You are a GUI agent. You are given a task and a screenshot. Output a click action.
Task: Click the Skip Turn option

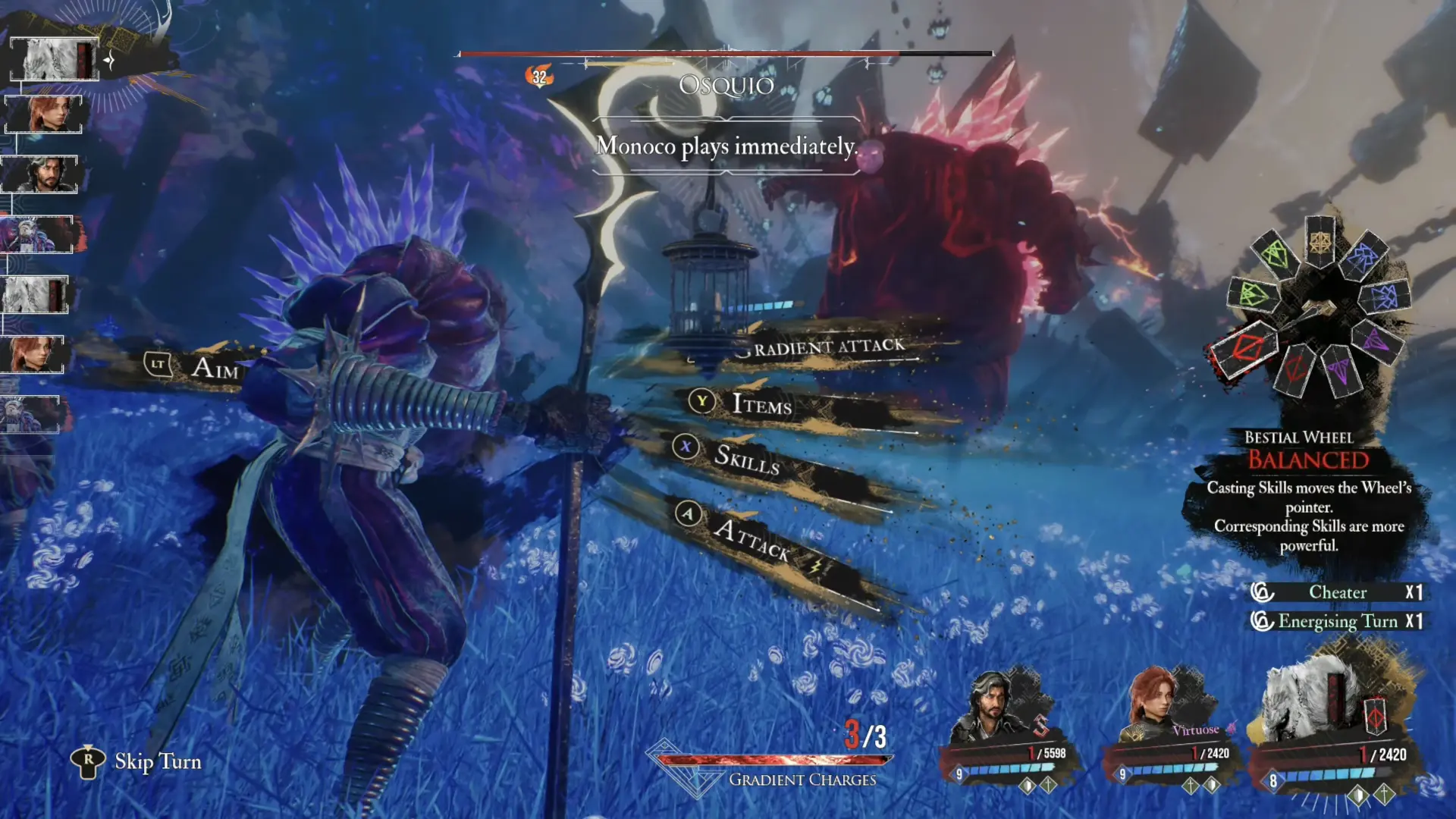tap(157, 761)
